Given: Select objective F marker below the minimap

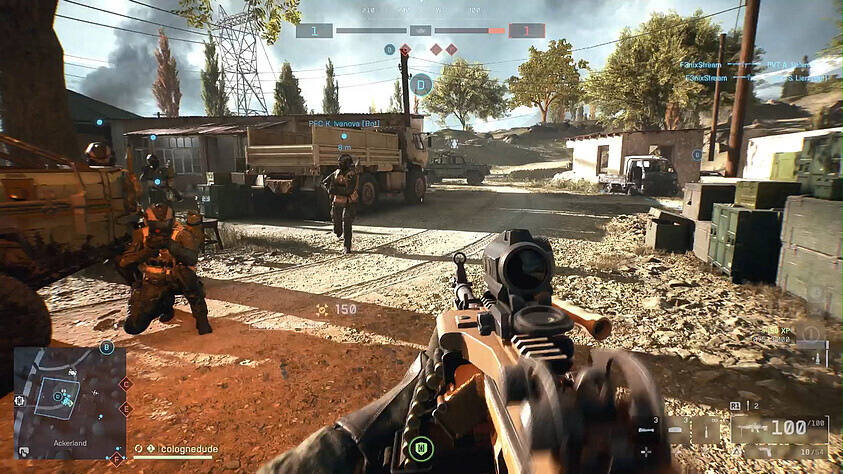Looking at the screenshot, I should point(117,459).
